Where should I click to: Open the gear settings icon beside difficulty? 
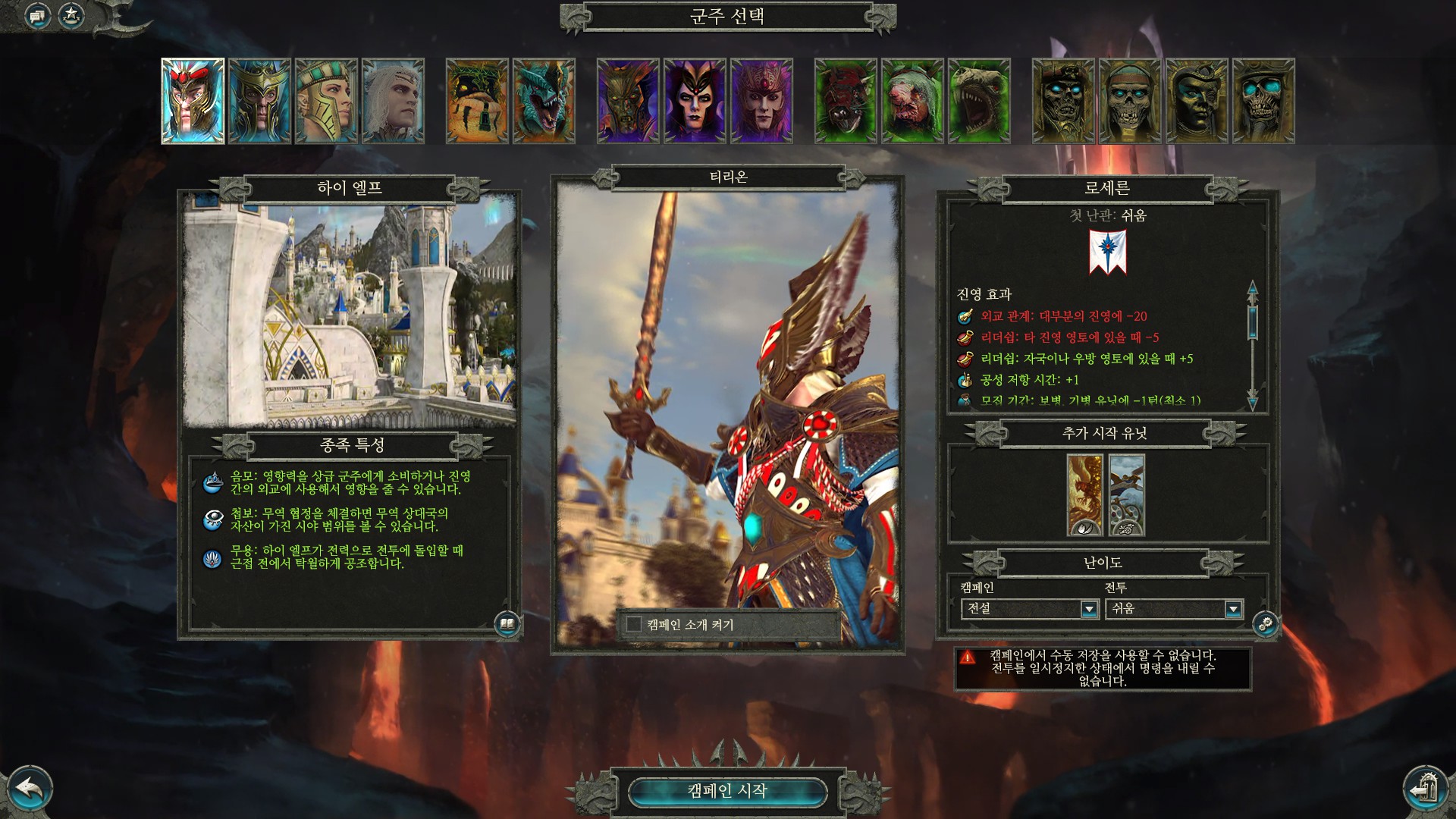[1266, 624]
